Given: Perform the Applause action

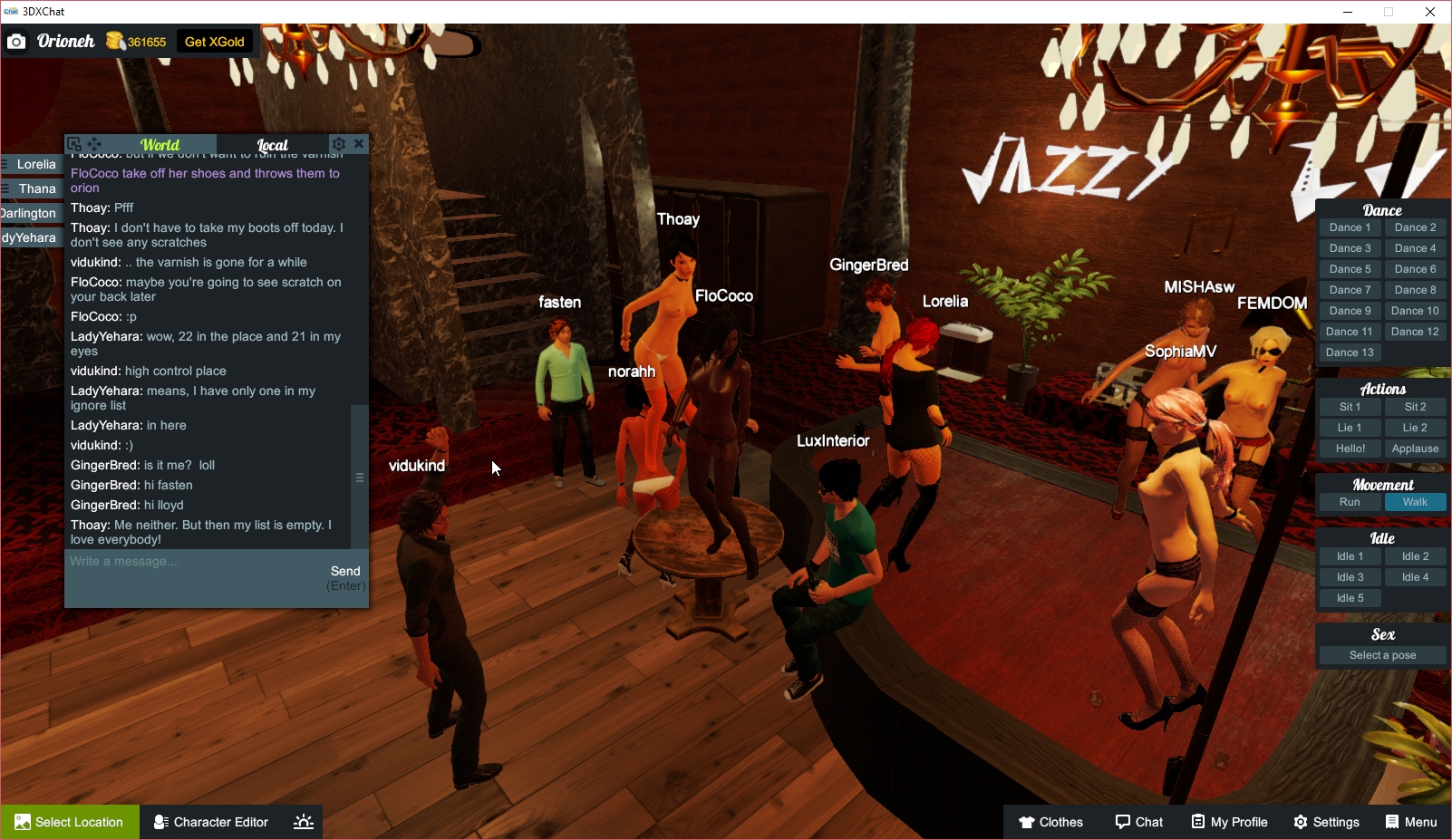Looking at the screenshot, I should (1415, 448).
